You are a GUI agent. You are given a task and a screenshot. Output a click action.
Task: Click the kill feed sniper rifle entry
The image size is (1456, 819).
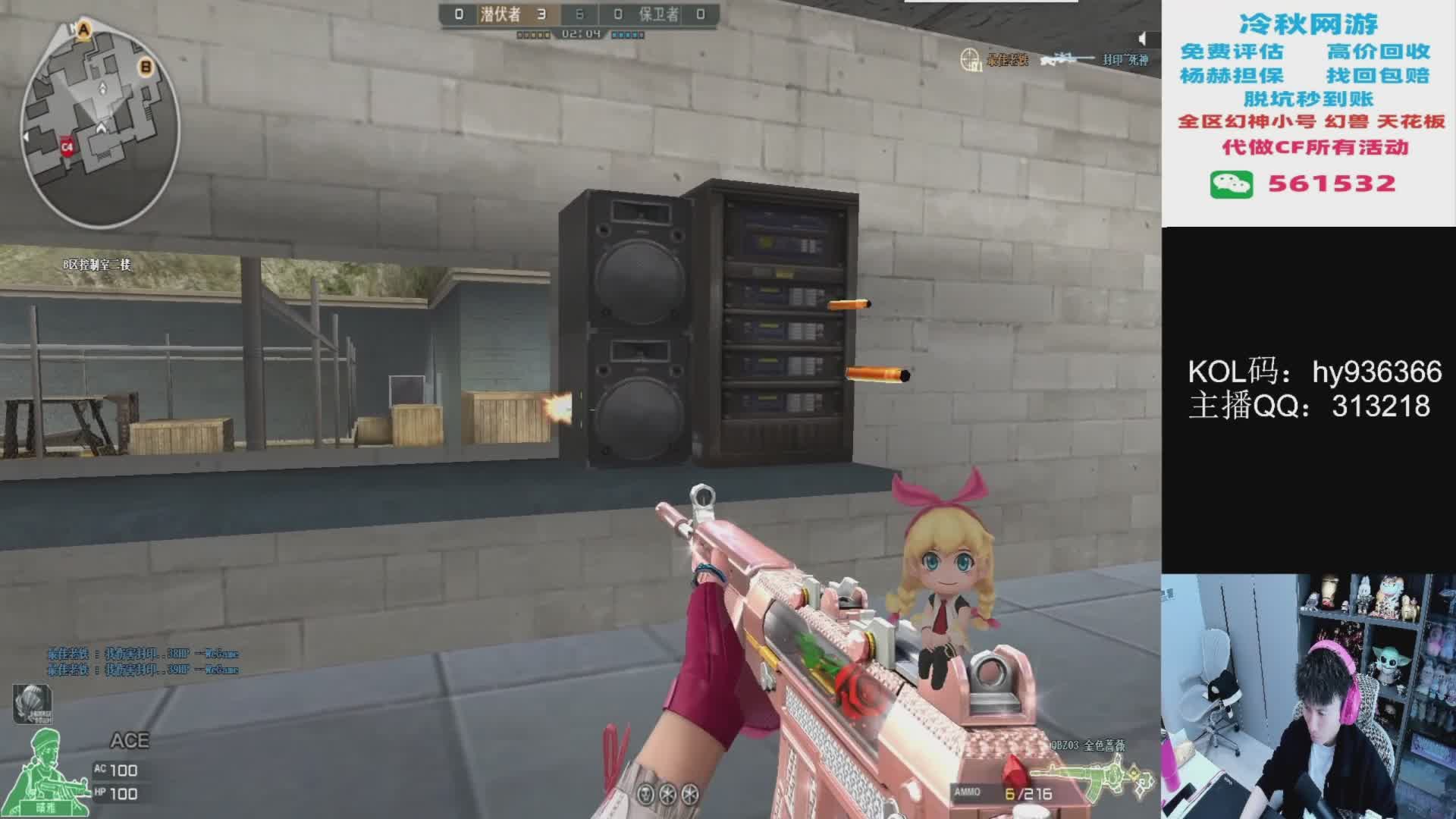(1068, 59)
